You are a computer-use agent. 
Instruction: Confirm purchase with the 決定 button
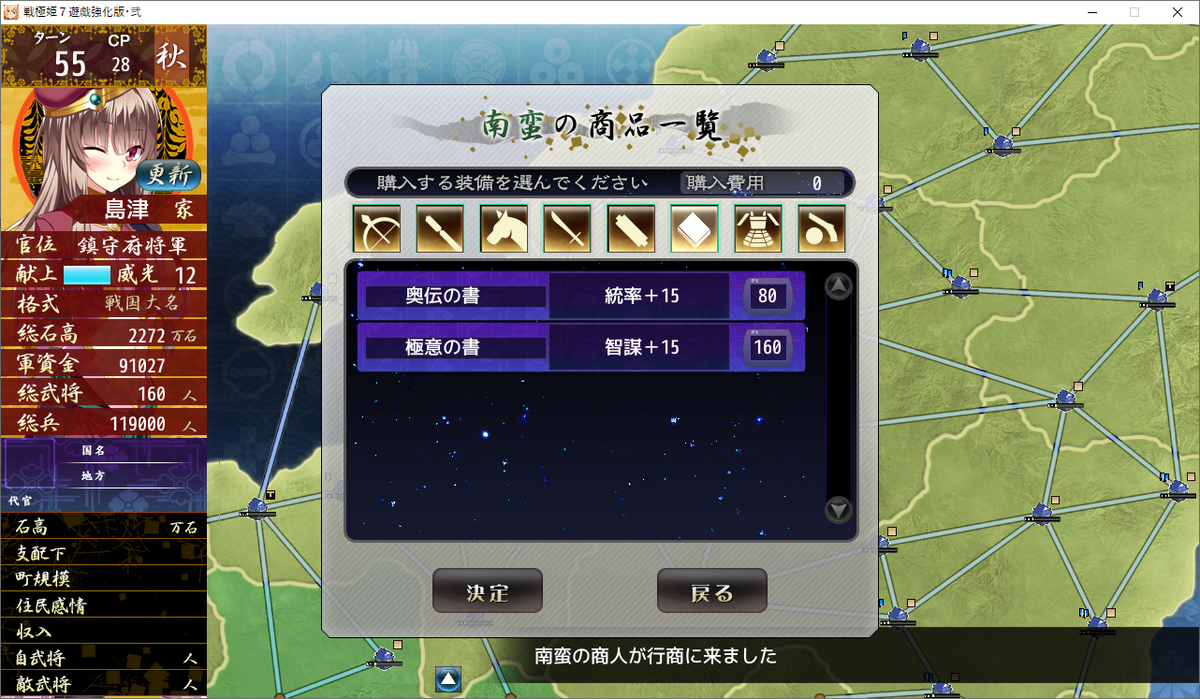(487, 591)
